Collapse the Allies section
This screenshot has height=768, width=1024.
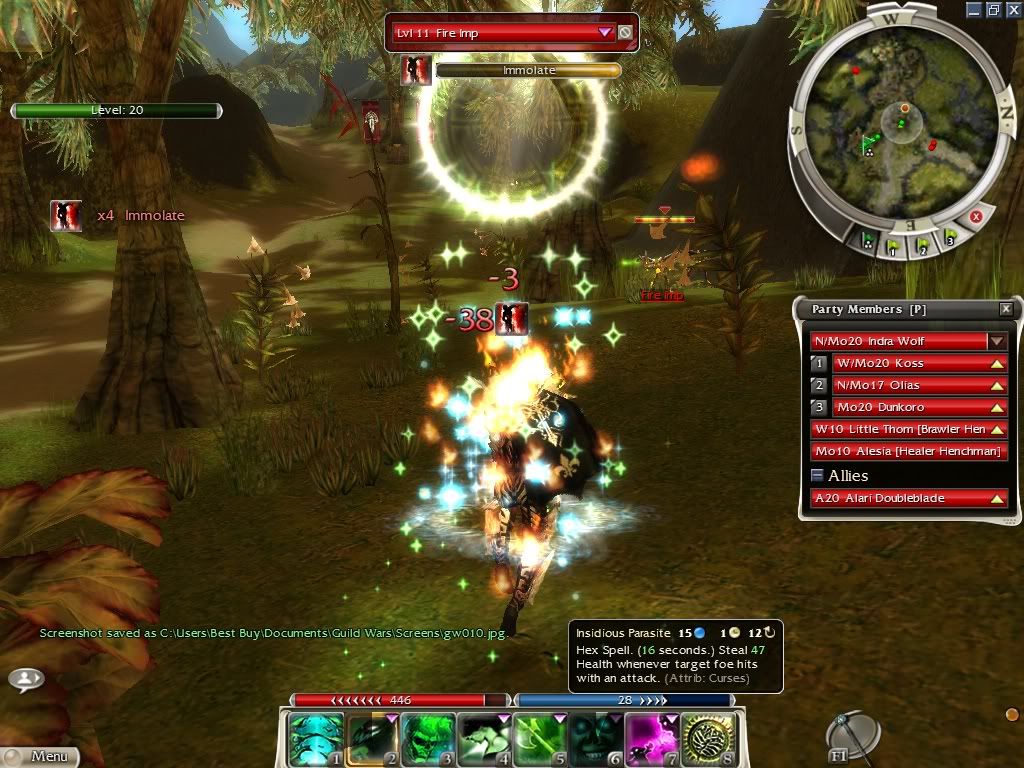click(817, 476)
